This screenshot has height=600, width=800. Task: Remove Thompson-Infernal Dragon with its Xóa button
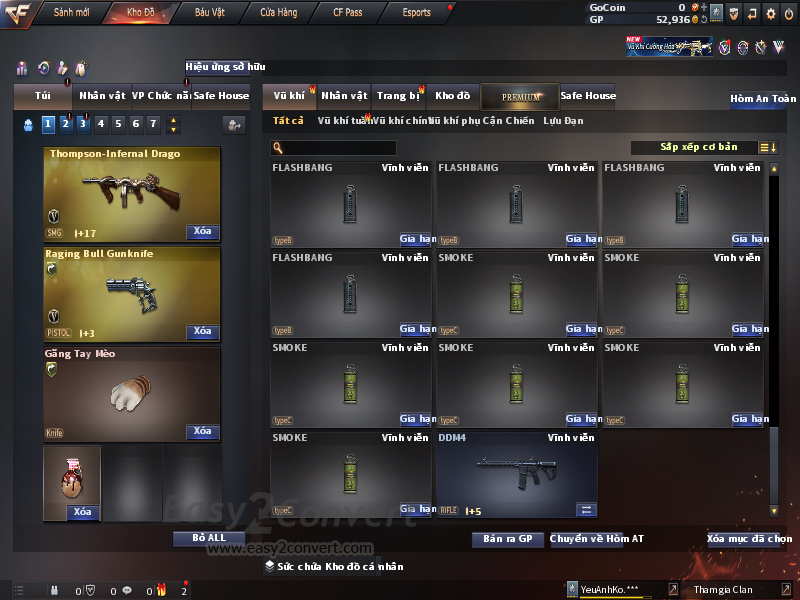pos(202,232)
